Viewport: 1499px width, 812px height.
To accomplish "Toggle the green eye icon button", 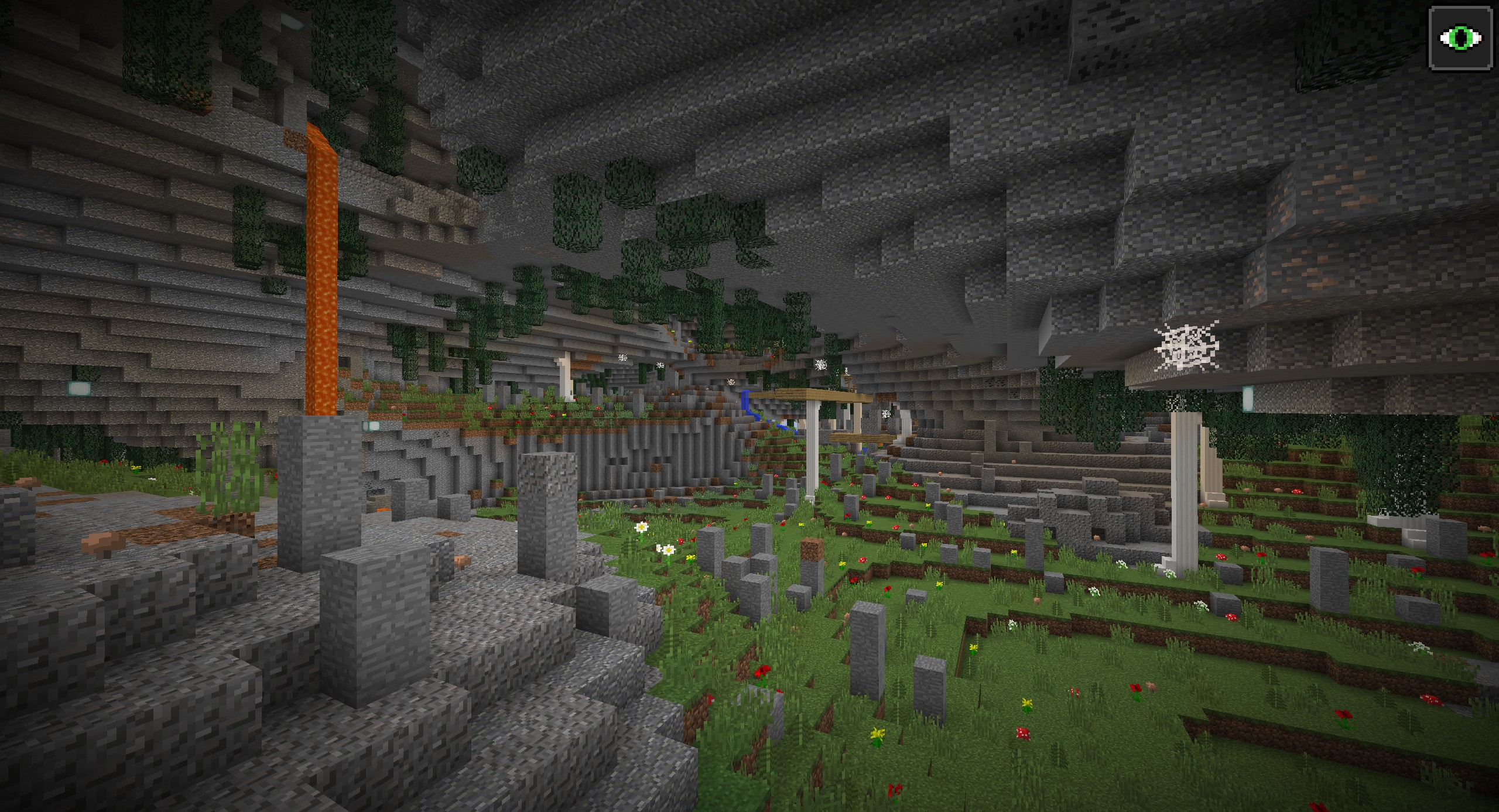I will 1461,39.
